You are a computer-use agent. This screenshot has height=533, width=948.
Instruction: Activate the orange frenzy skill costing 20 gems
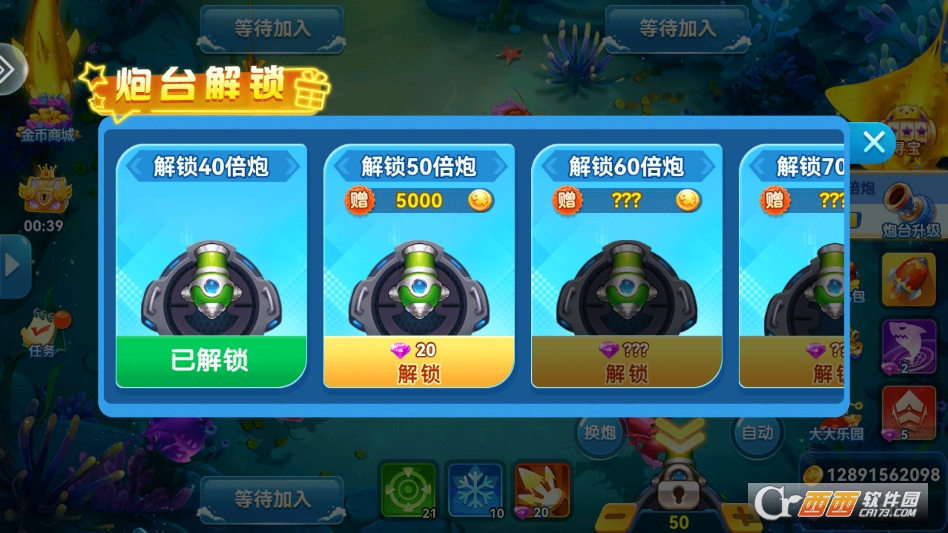541,490
